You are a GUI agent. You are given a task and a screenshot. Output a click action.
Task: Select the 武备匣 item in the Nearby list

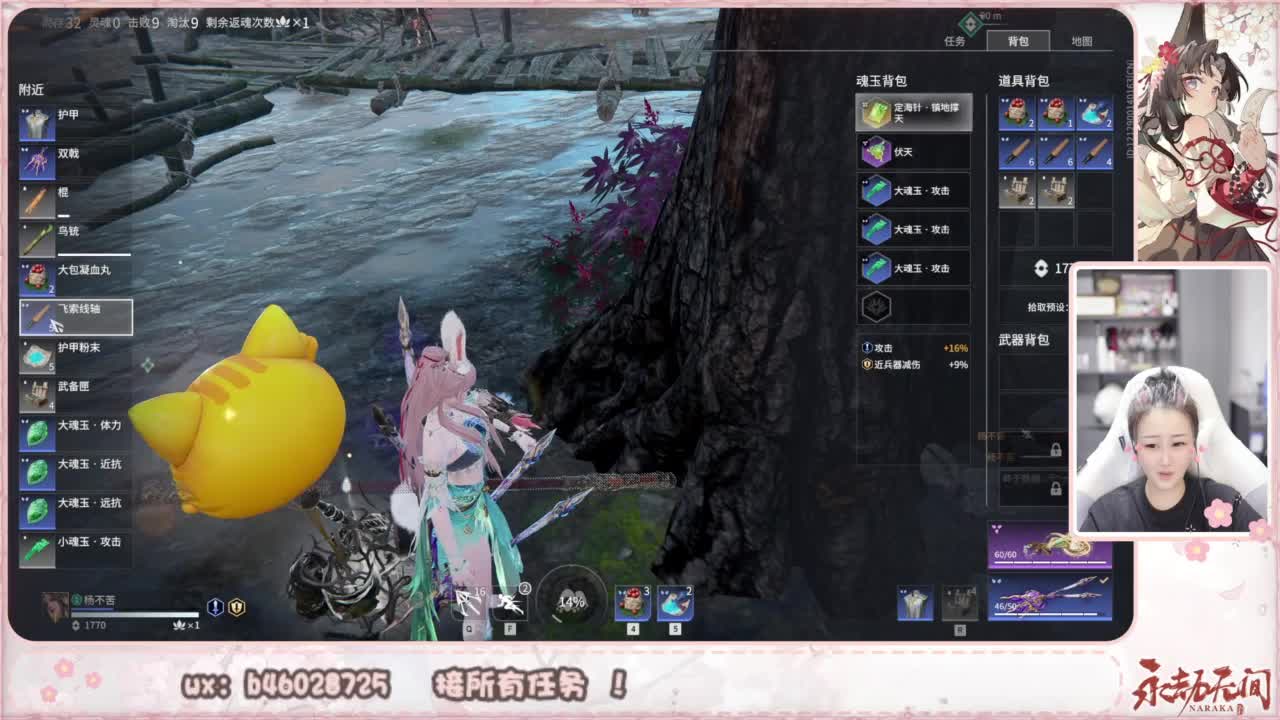[60, 389]
